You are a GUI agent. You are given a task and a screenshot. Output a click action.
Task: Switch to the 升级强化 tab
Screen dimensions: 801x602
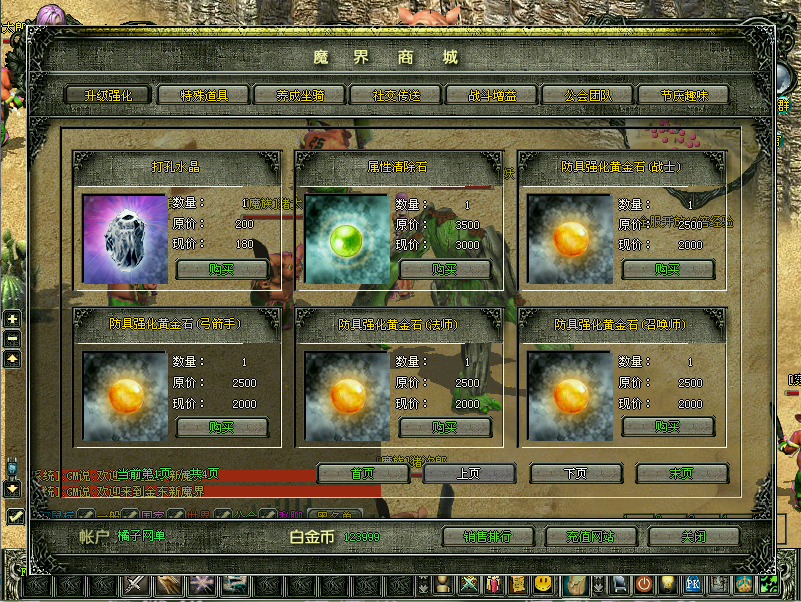(x=107, y=95)
